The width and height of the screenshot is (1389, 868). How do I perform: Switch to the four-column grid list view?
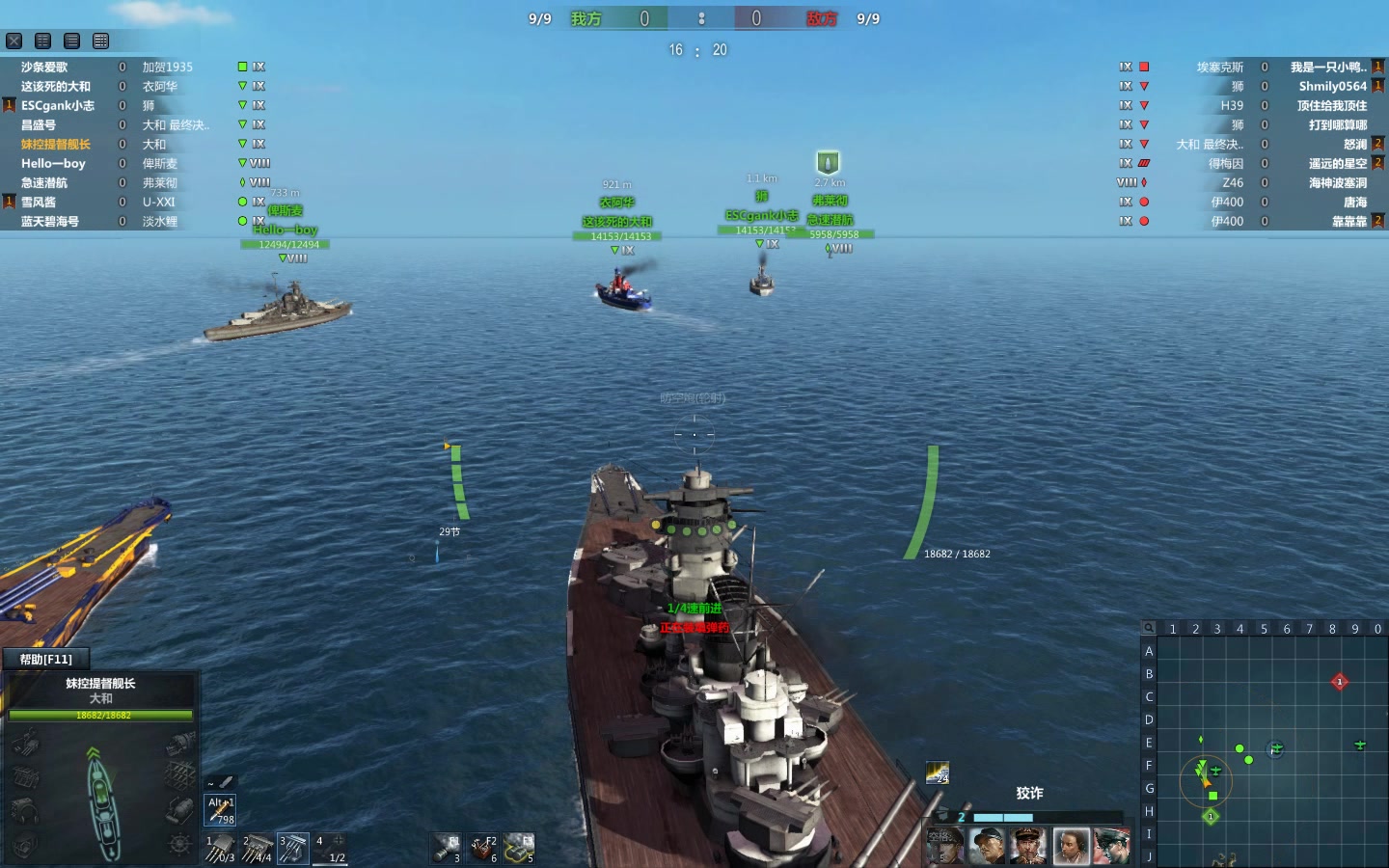tap(101, 41)
